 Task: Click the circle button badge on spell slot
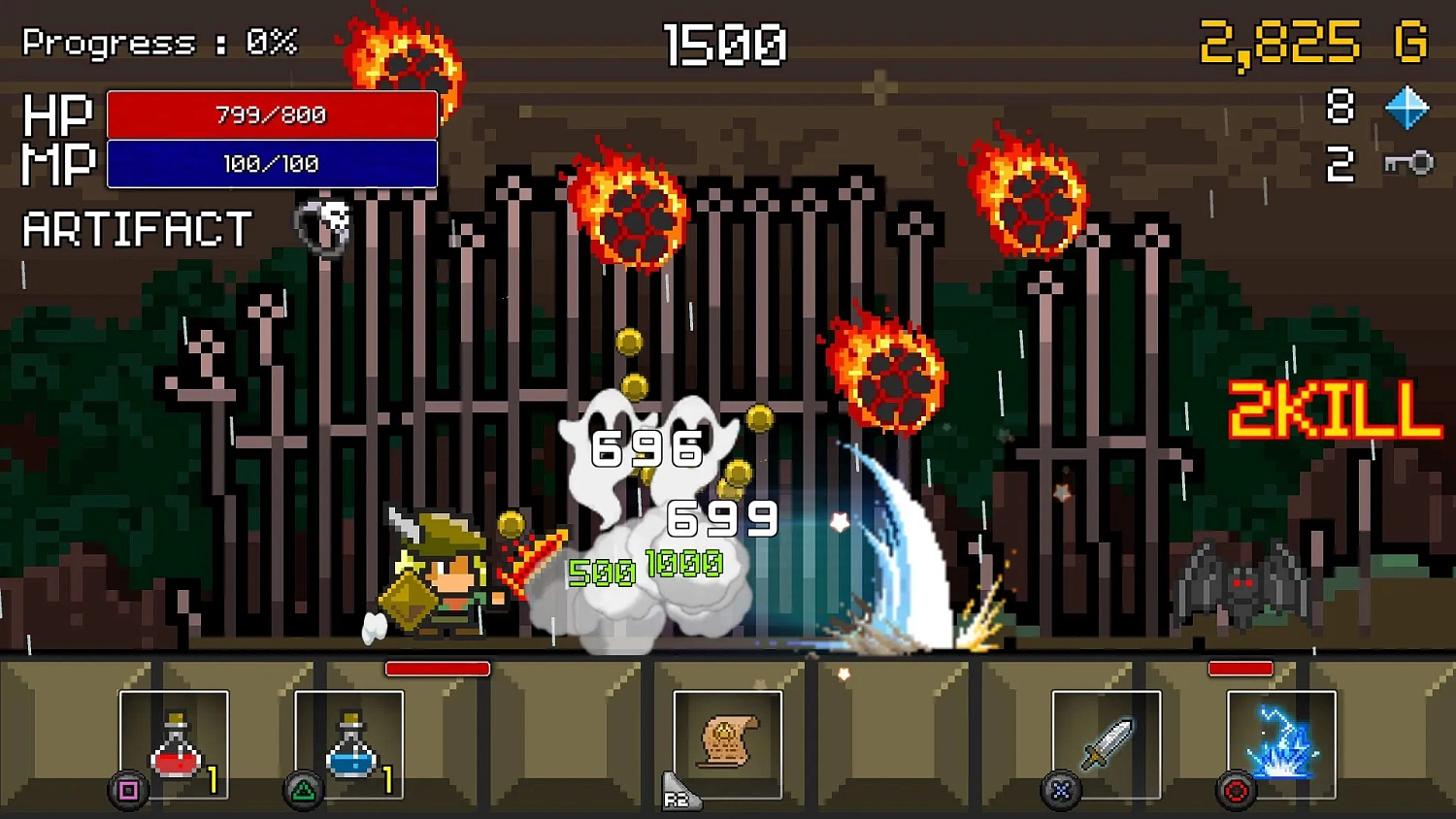[1235, 789]
